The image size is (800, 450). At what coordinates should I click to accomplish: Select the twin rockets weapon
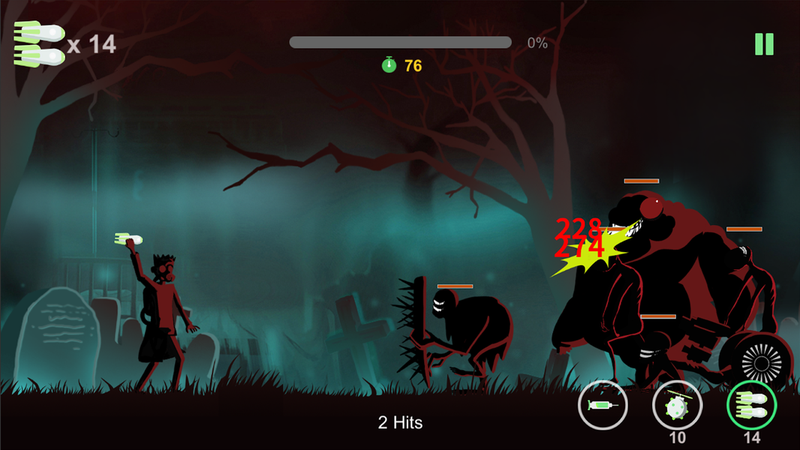click(x=751, y=406)
